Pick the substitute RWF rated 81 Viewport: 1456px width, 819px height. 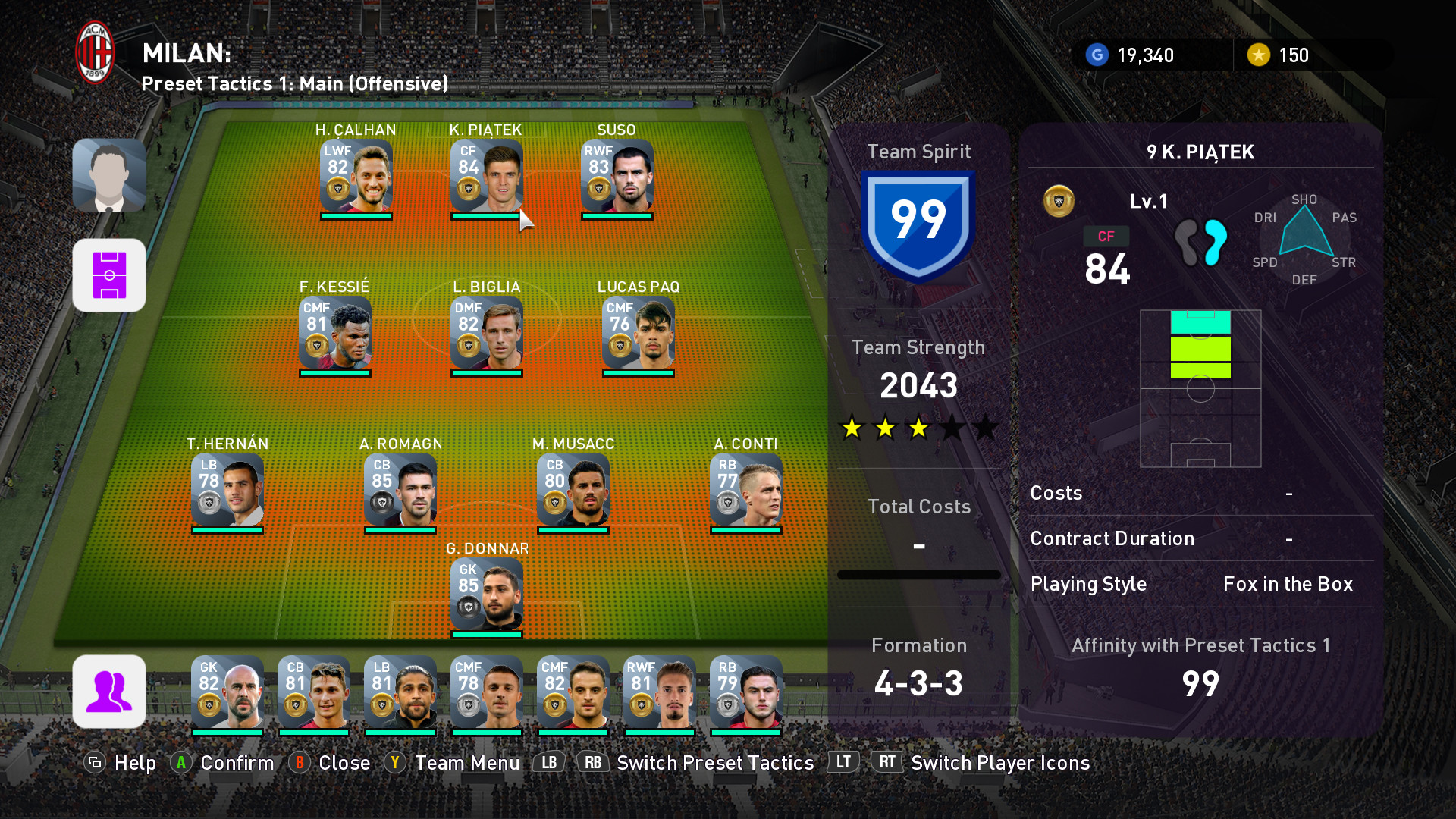(x=659, y=692)
